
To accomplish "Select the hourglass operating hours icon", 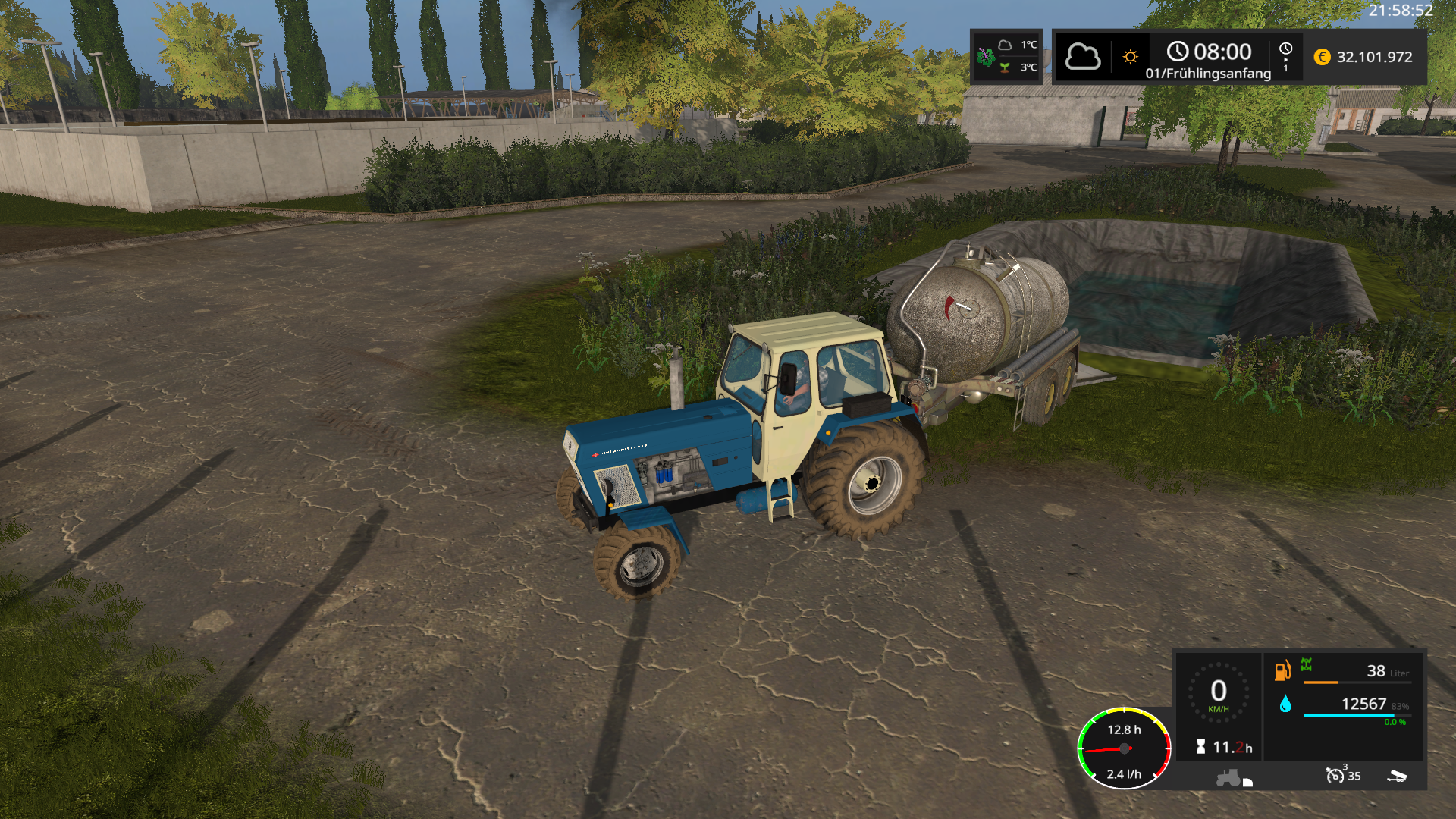I will tap(1200, 747).
